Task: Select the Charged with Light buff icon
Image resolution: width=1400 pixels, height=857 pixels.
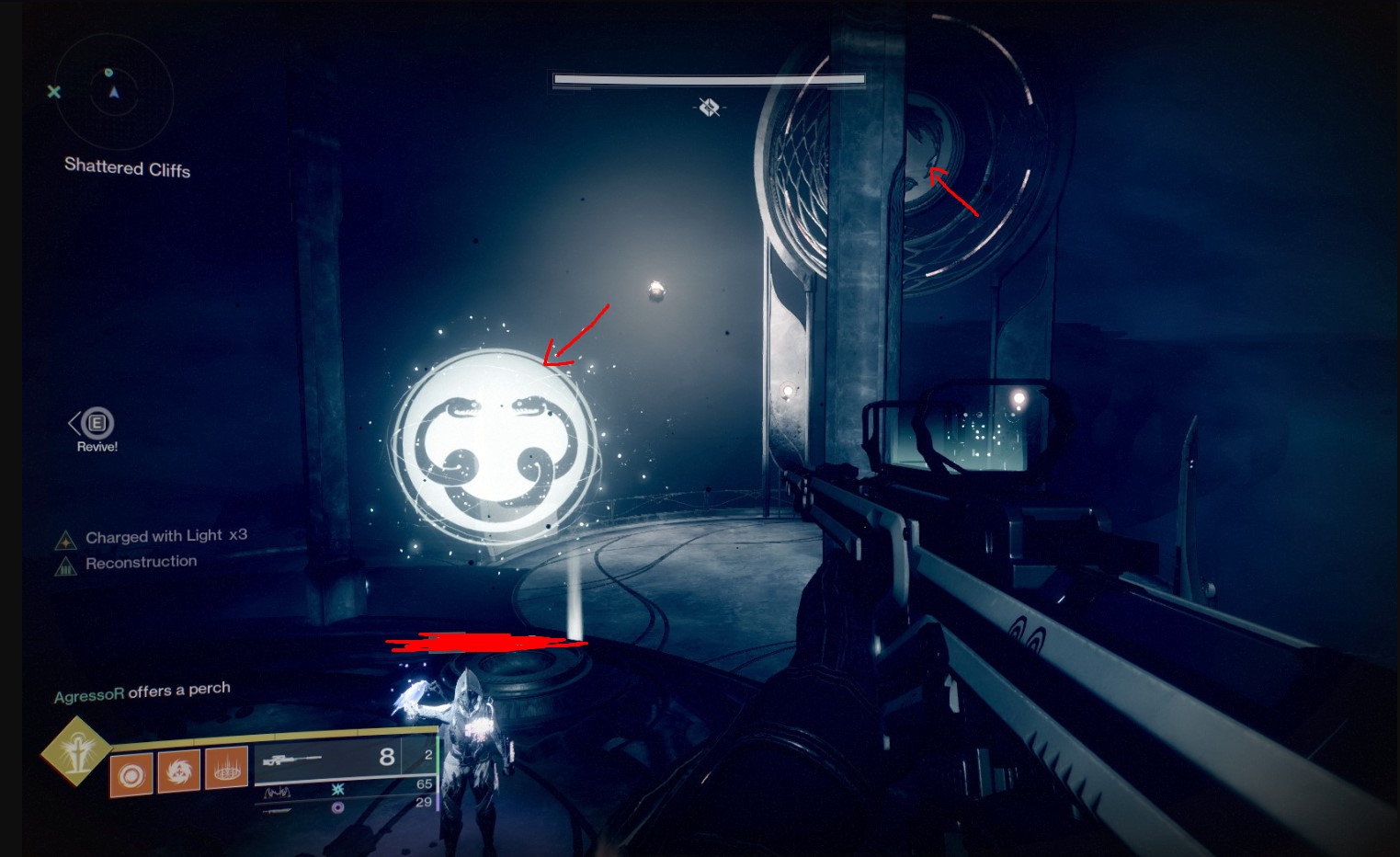Action: (65, 540)
